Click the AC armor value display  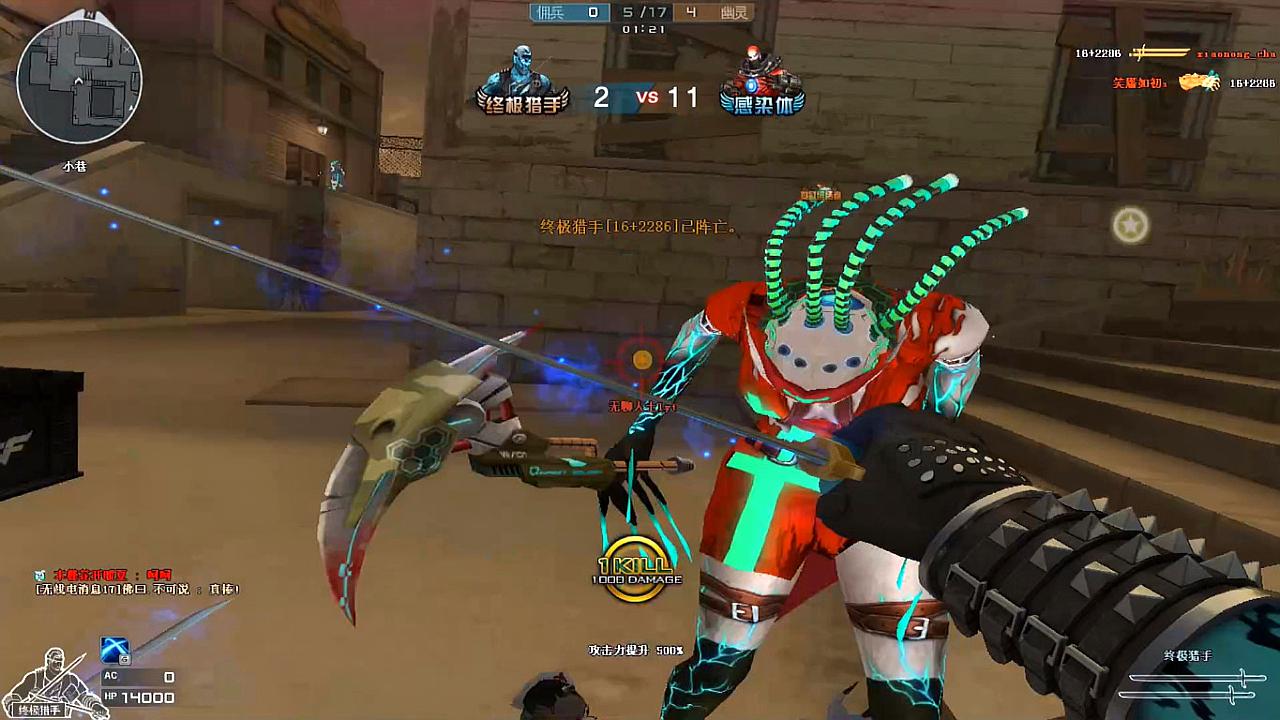click(135, 676)
